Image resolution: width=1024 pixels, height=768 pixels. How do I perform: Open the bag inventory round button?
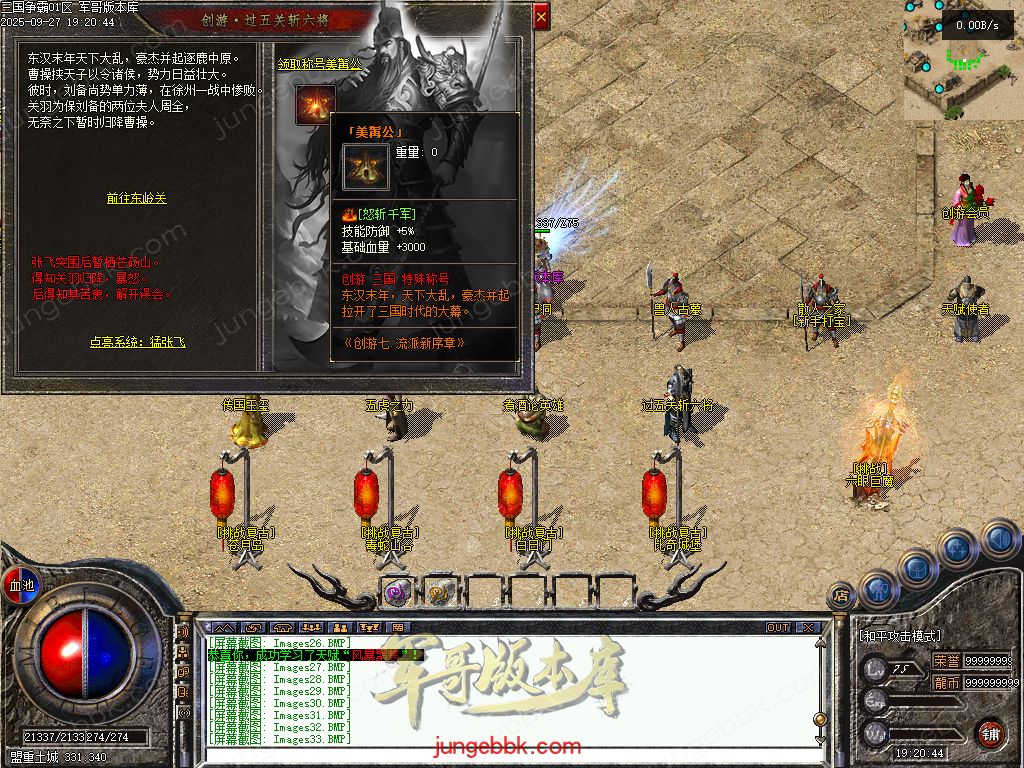click(x=918, y=567)
